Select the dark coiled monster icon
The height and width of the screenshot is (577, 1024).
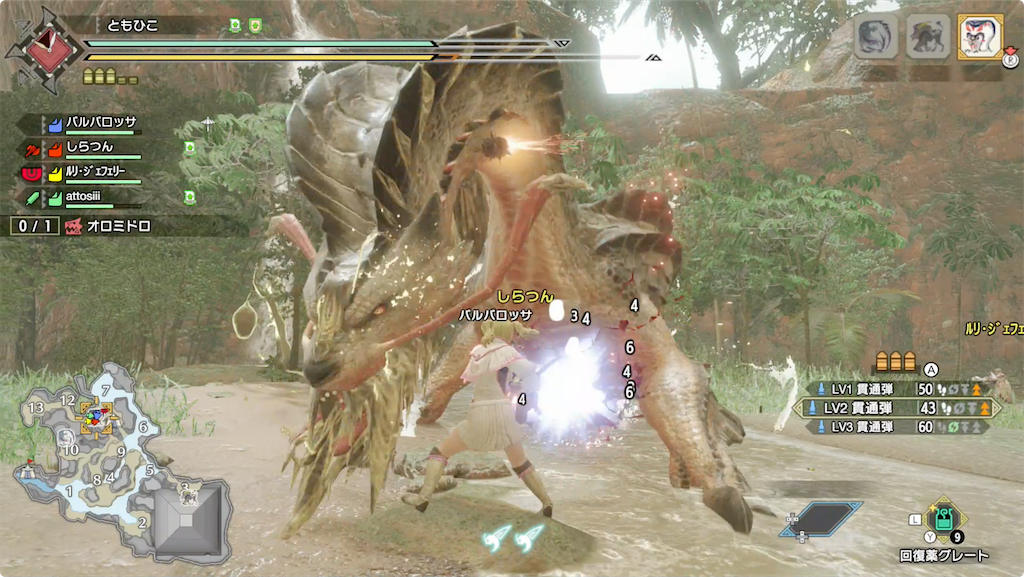click(x=876, y=37)
